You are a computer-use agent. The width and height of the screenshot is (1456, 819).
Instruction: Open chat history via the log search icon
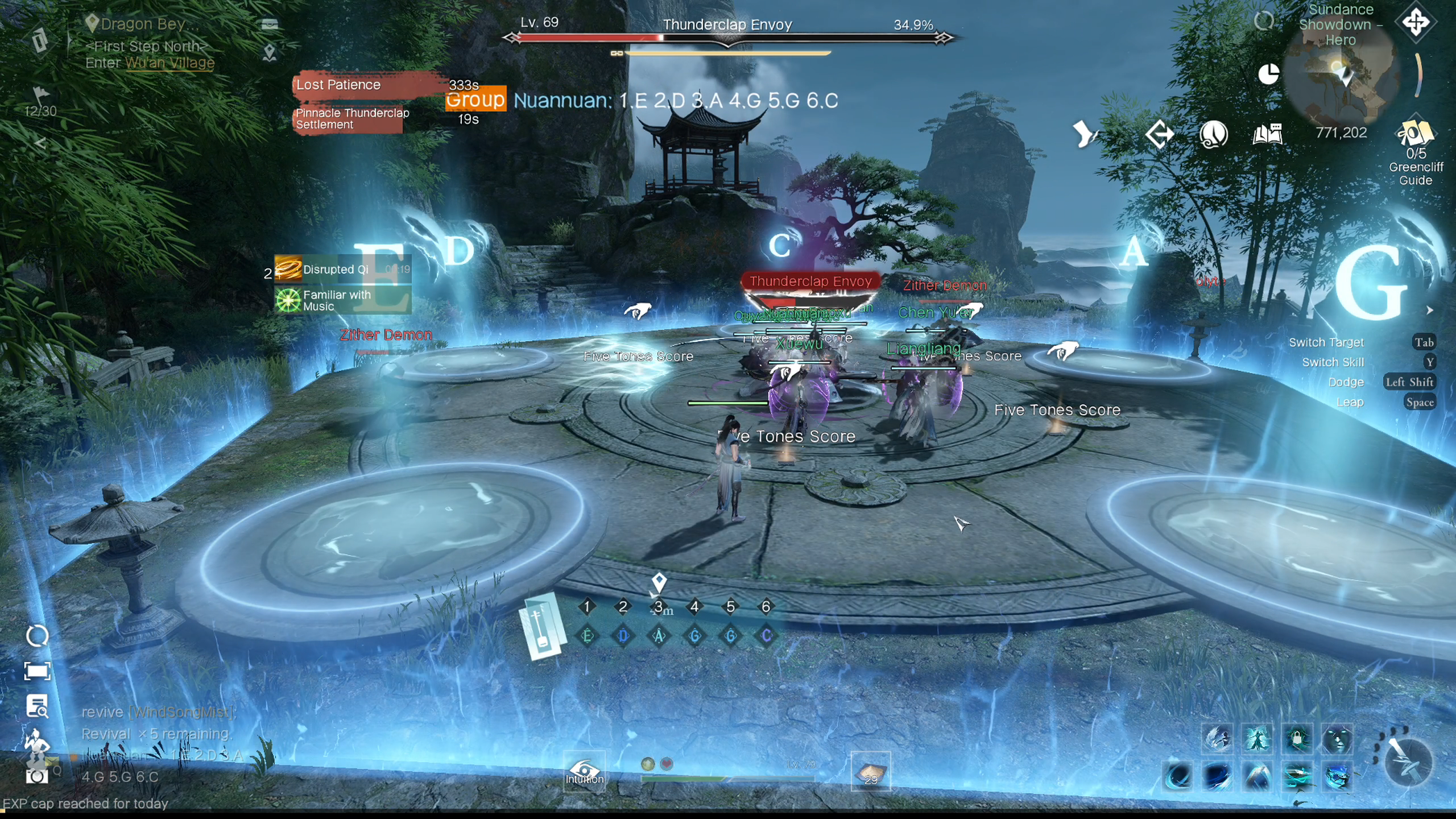(37, 707)
